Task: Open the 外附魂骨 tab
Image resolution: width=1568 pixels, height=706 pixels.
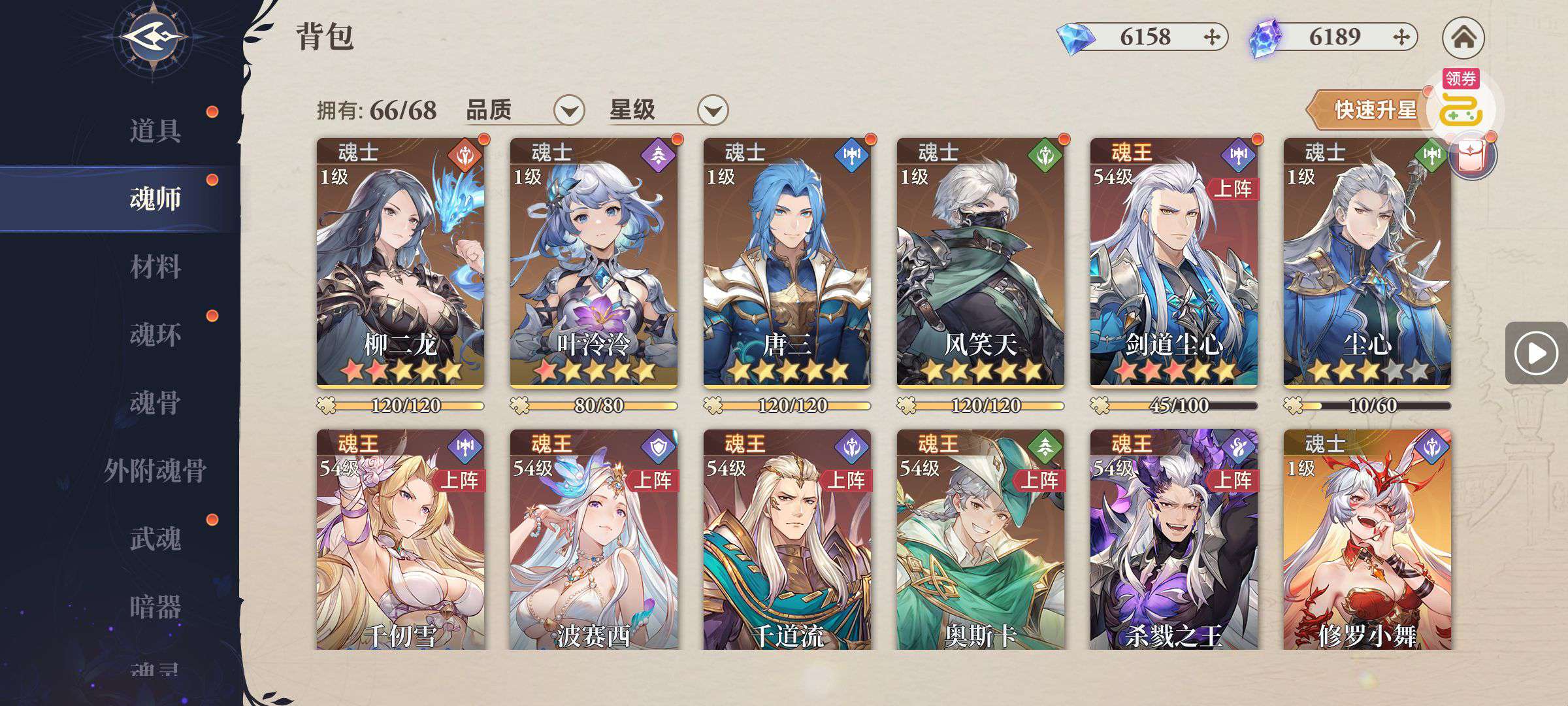Action: 155,471
